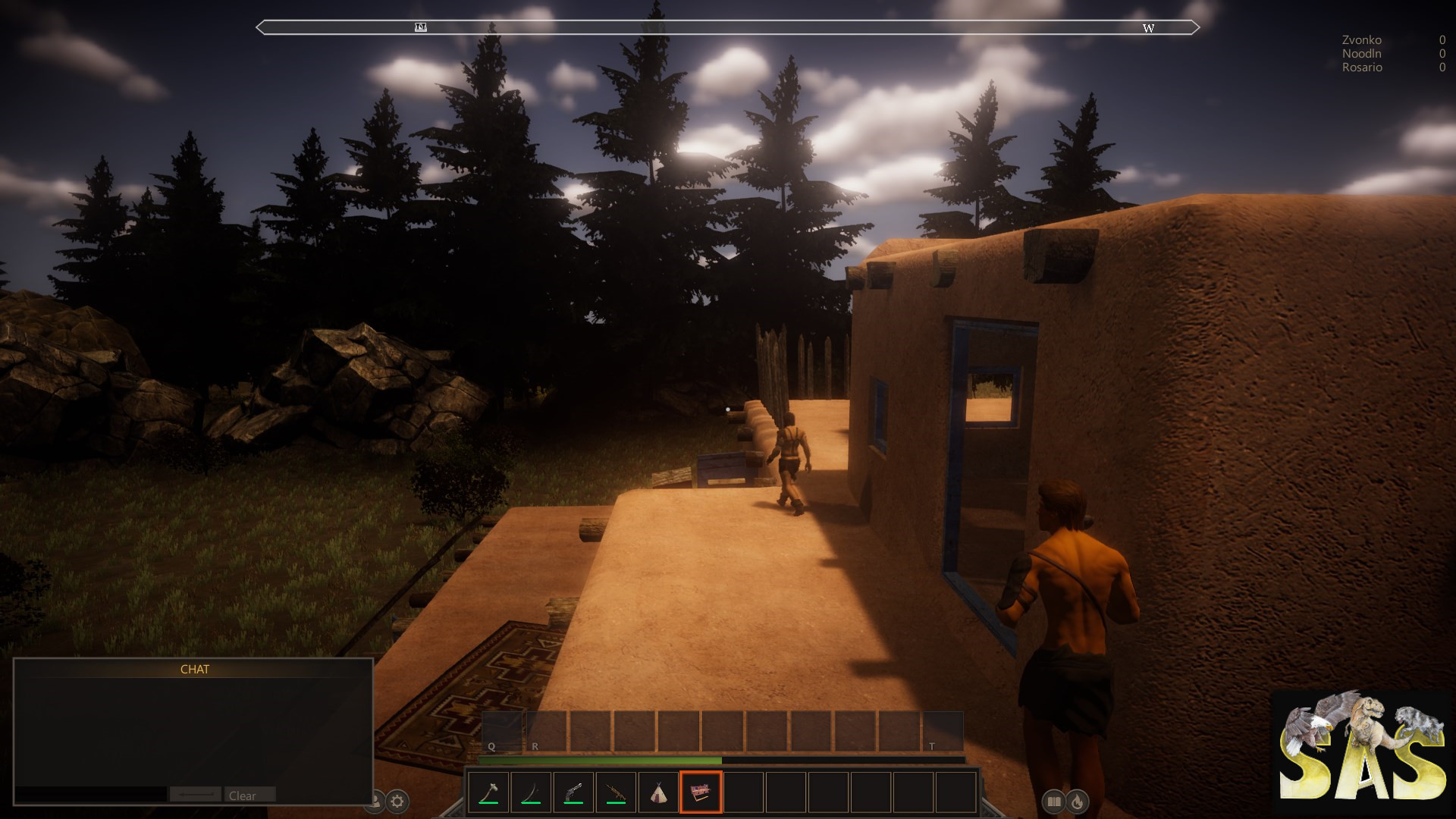Click the highlighted crafting bench hotbar slot
The height and width of the screenshot is (819, 1456).
[699, 791]
